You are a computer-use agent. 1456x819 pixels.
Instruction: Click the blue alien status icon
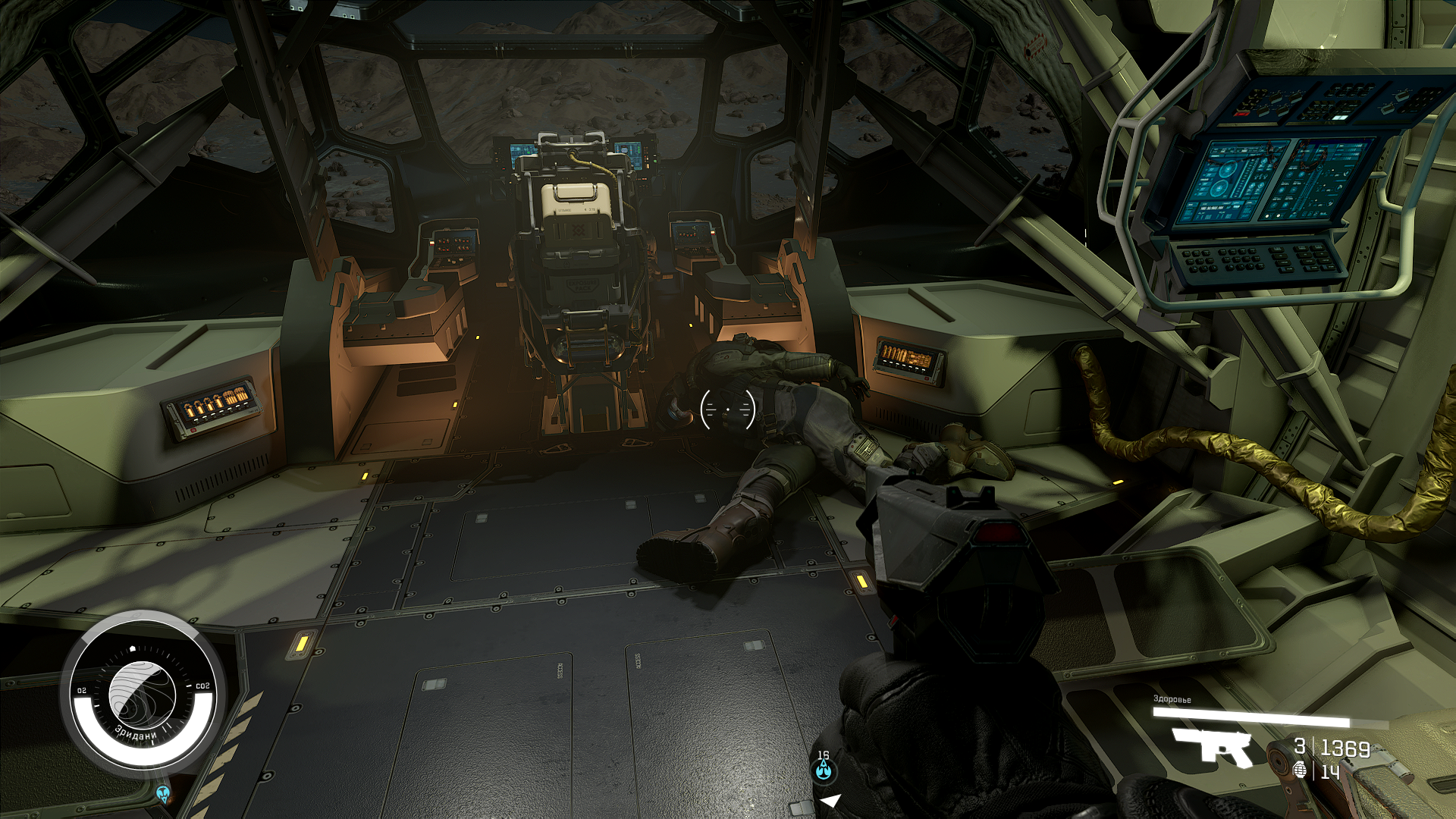pos(163,793)
